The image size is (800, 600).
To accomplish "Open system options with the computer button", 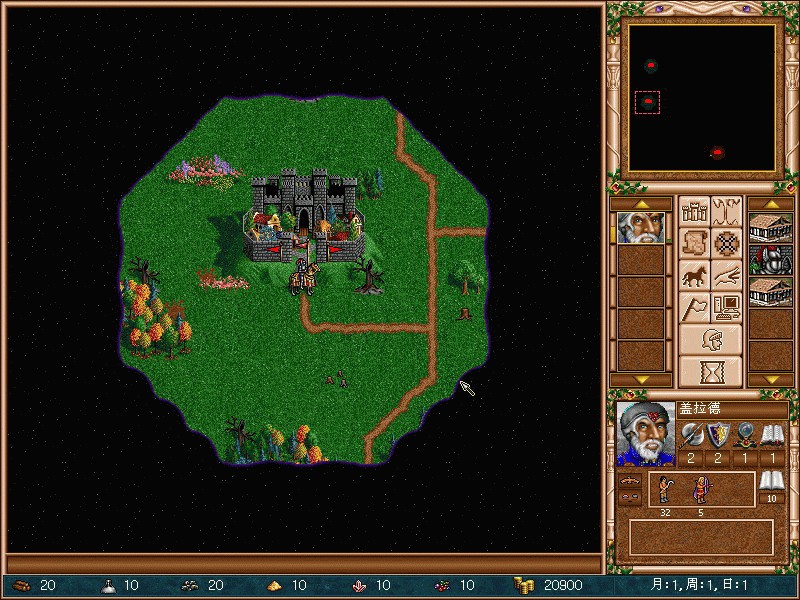I will (727, 307).
